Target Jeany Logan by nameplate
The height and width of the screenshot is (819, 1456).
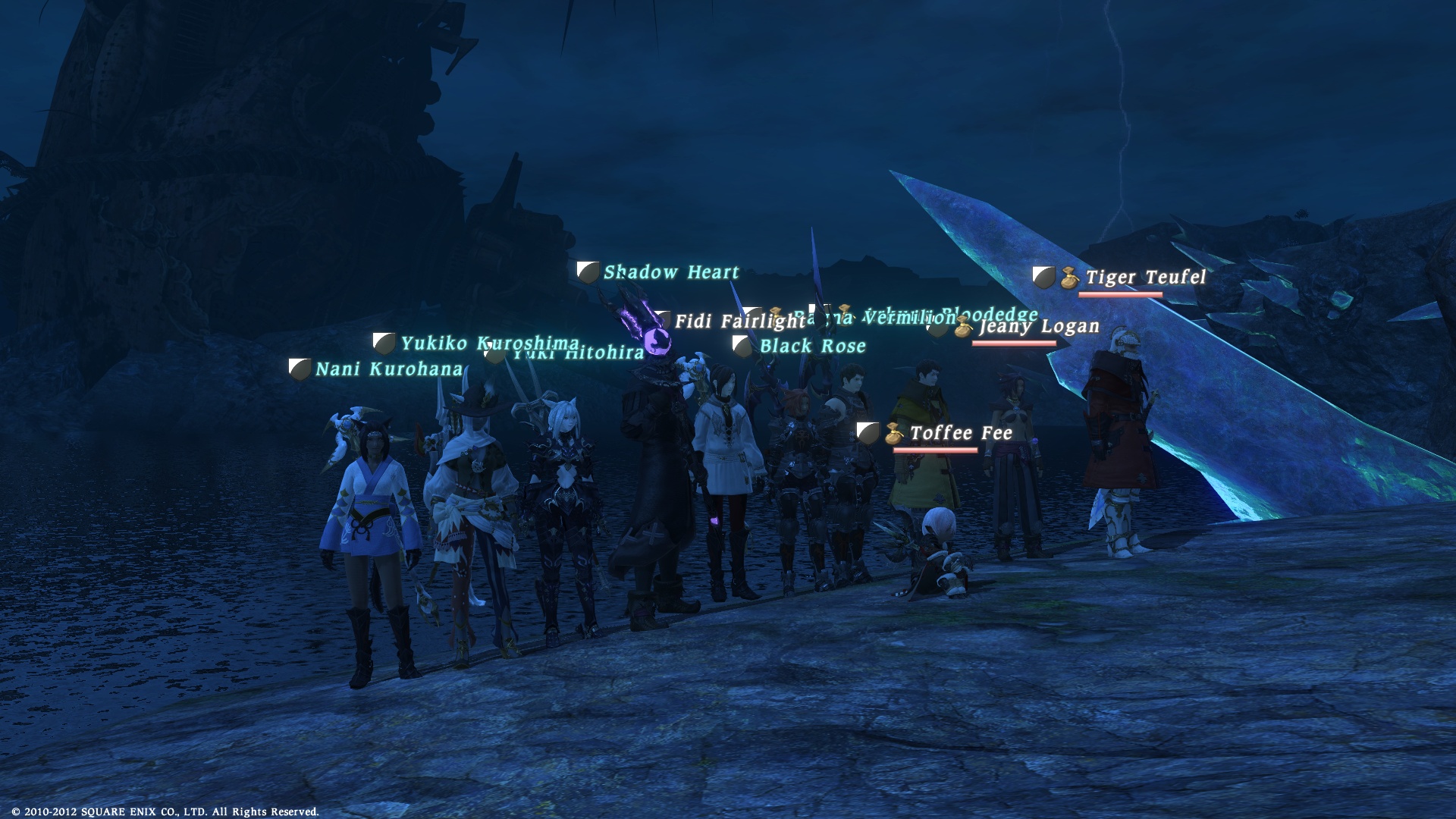click(1038, 327)
